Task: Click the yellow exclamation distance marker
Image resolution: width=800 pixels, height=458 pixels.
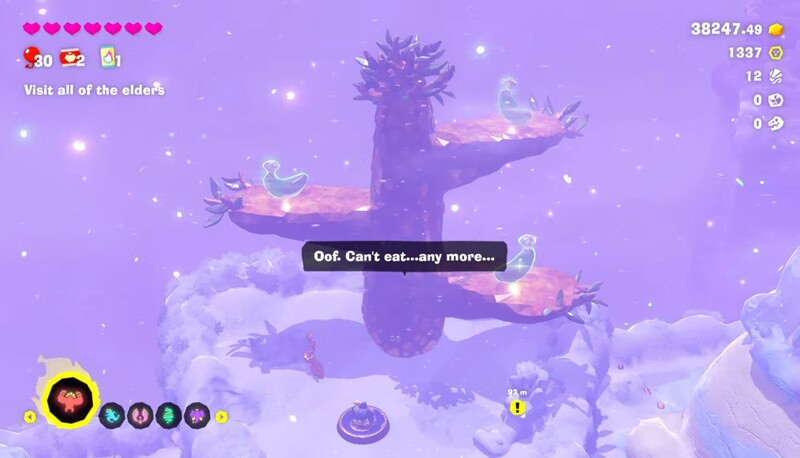Action: (x=517, y=407)
